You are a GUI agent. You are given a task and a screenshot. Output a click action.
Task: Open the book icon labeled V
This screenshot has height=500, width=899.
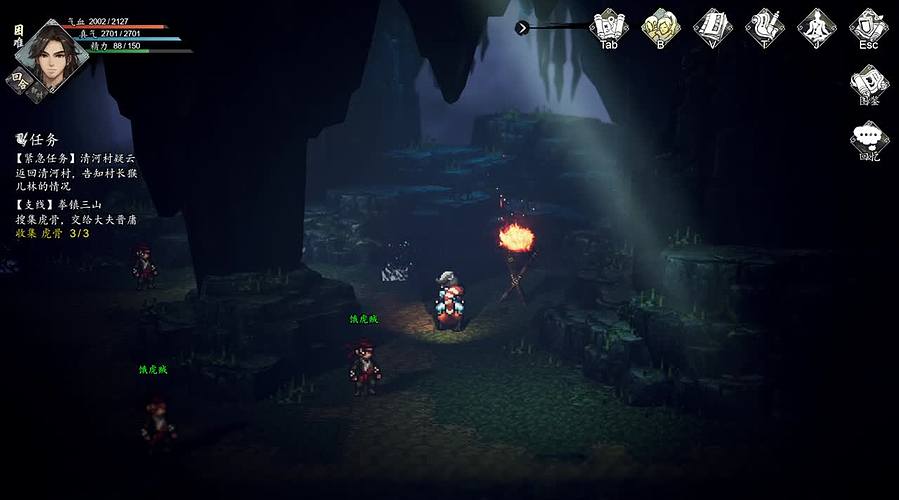713,26
